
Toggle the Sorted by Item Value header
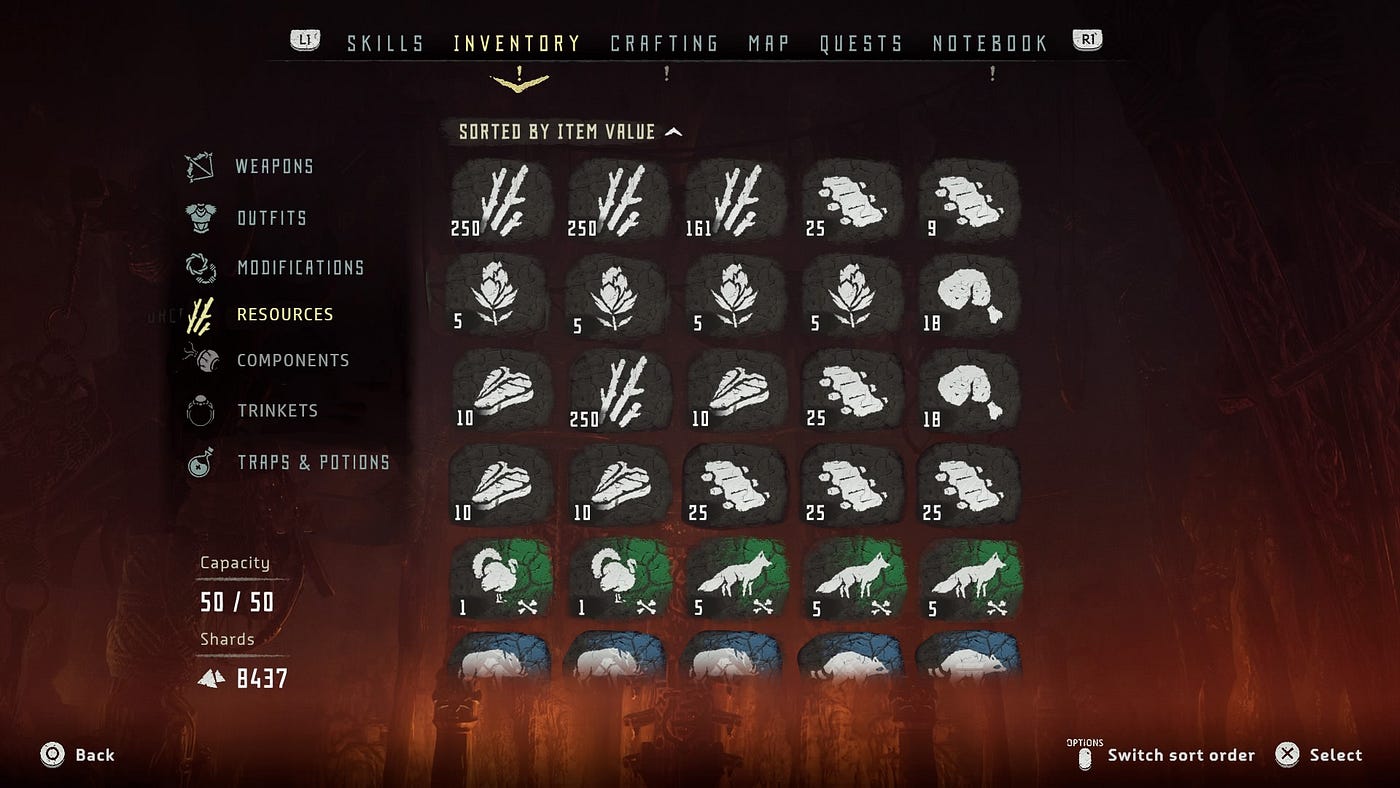point(570,132)
